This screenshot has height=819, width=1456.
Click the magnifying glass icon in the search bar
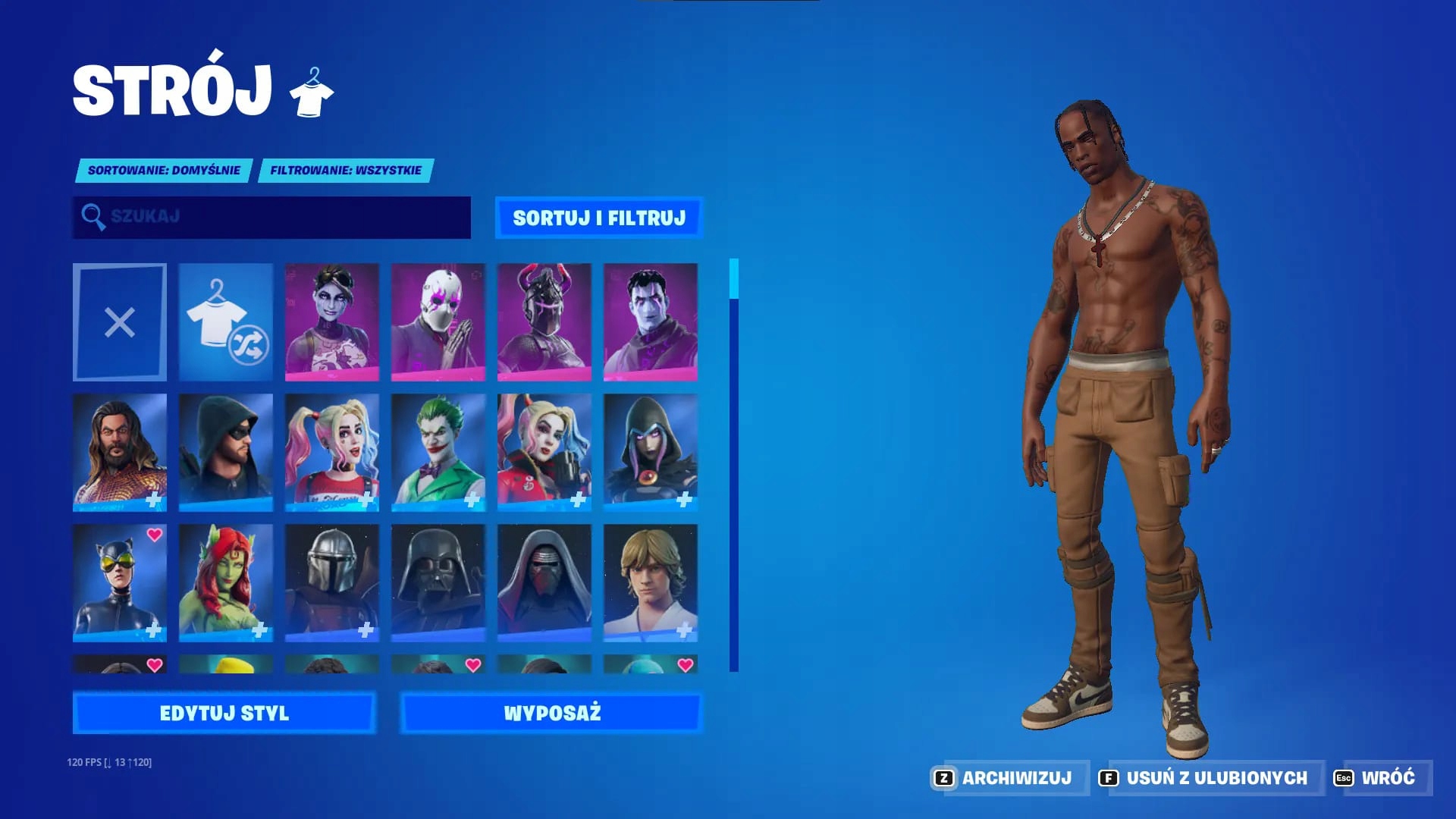tap(93, 218)
